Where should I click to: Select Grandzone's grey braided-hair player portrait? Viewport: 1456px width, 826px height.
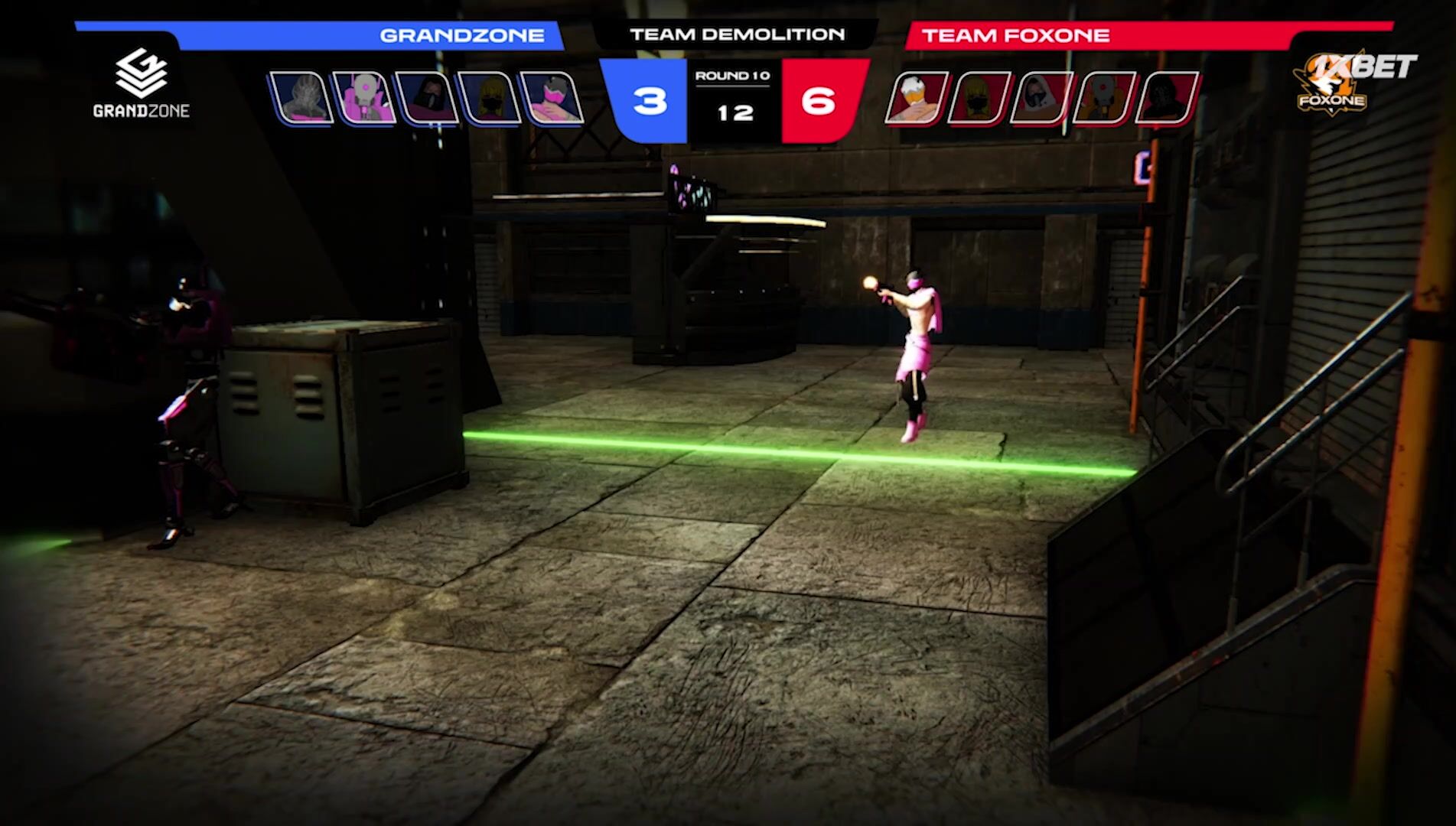click(301, 98)
